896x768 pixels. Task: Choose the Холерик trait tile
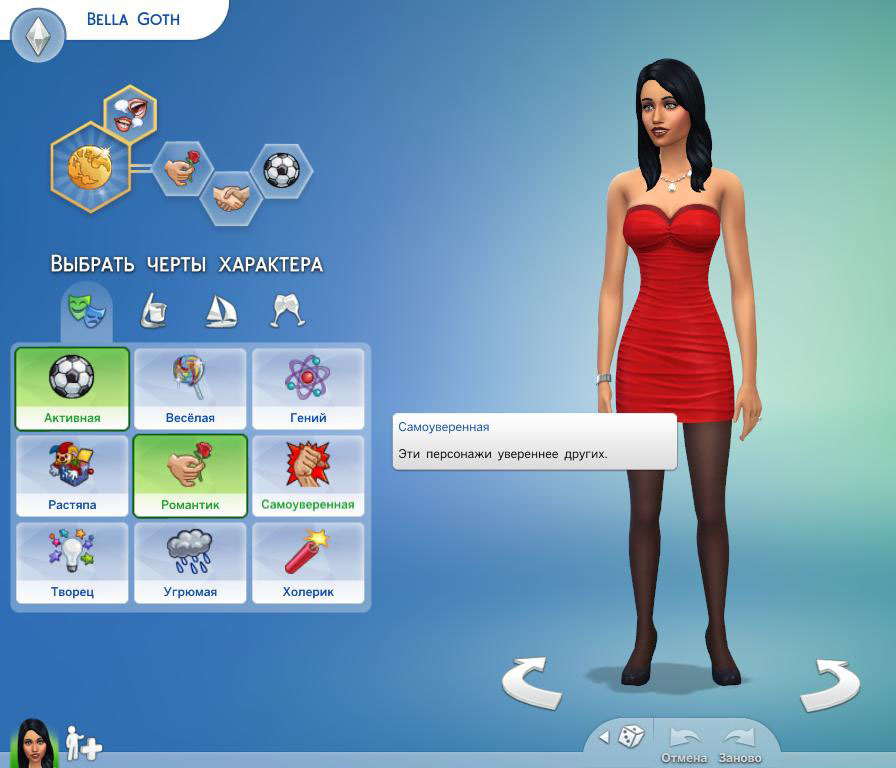tap(308, 563)
